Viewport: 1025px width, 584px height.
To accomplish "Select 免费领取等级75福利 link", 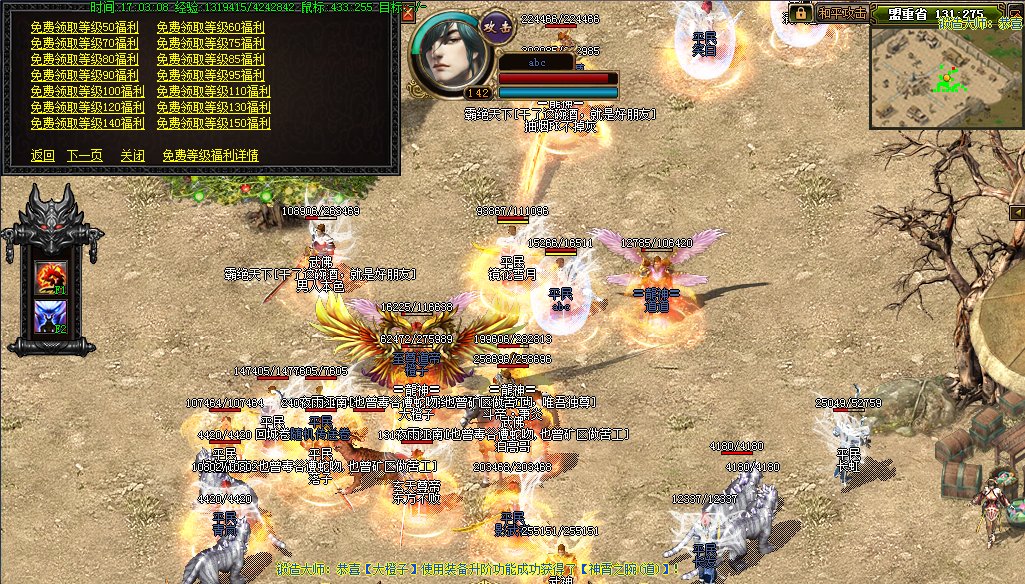I will coord(211,43).
